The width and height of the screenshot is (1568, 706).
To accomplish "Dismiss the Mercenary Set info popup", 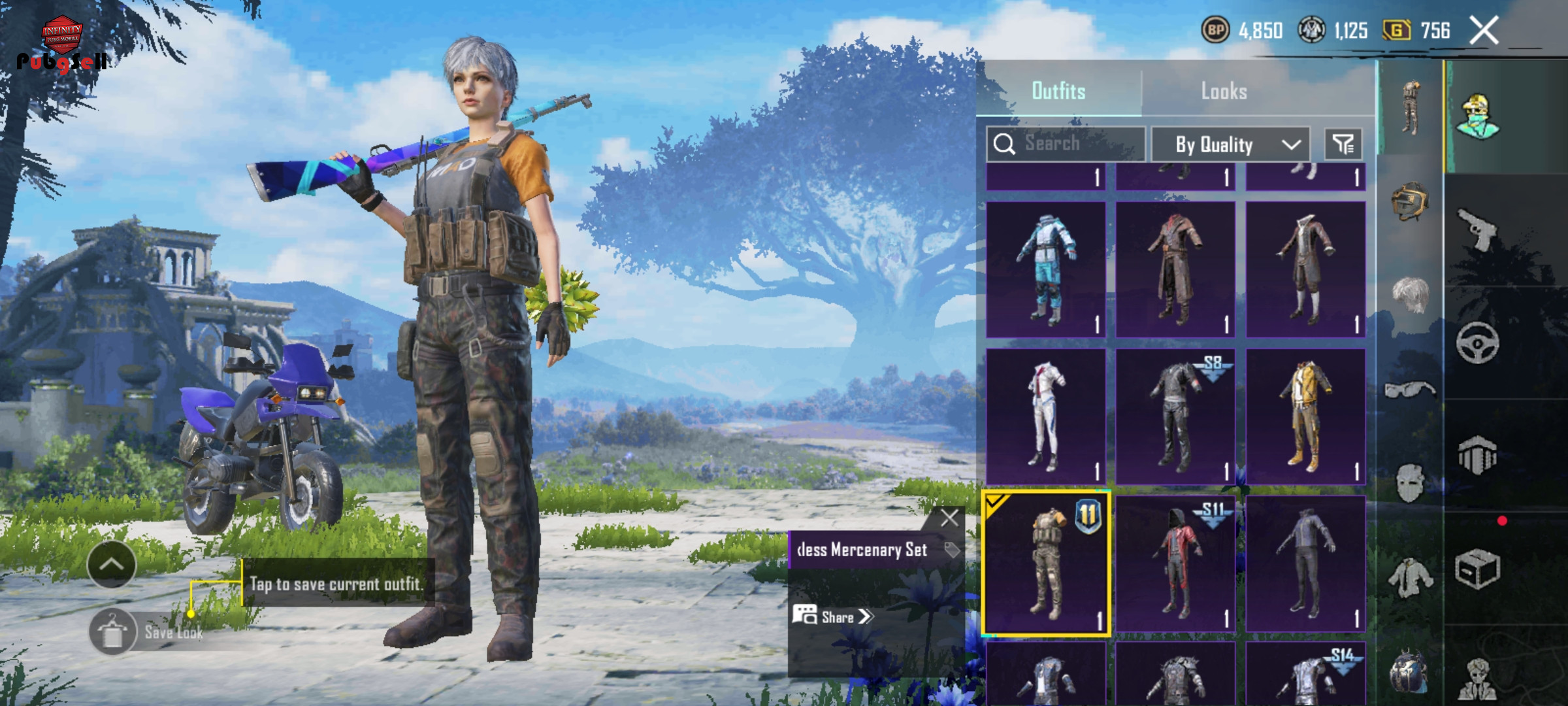I will coord(949,518).
